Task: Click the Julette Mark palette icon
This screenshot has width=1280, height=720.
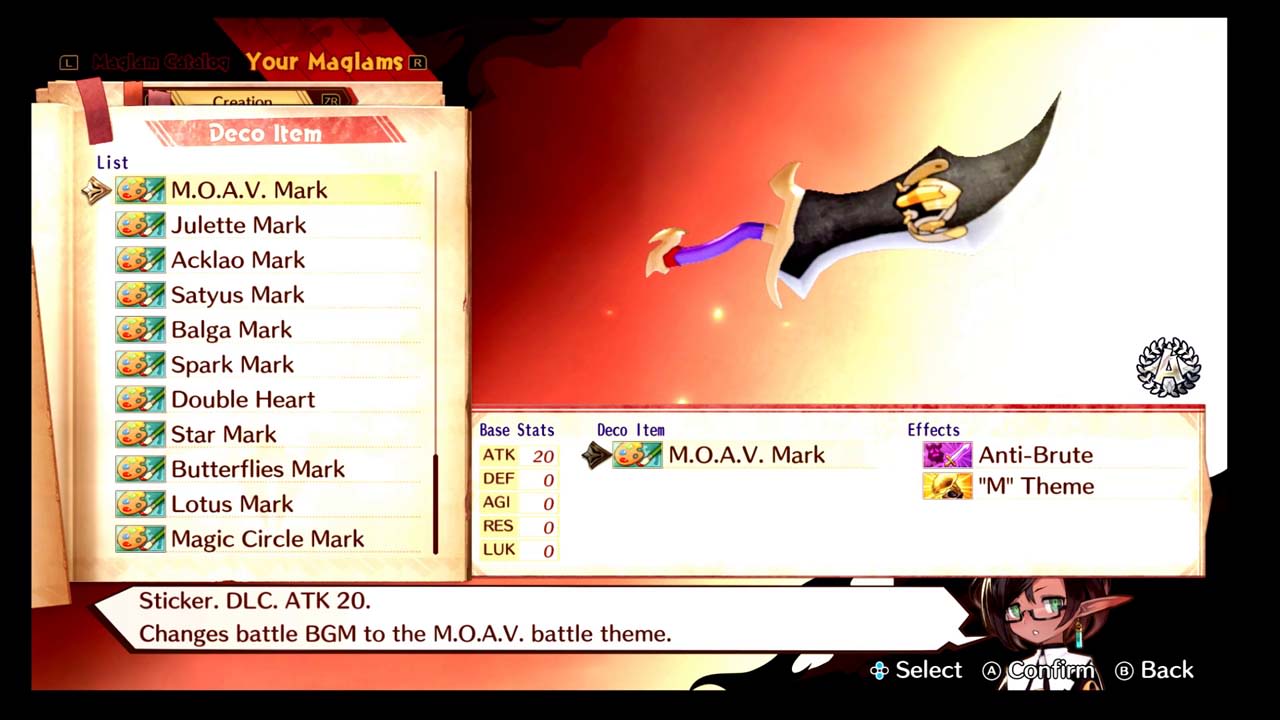Action: [140, 225]
